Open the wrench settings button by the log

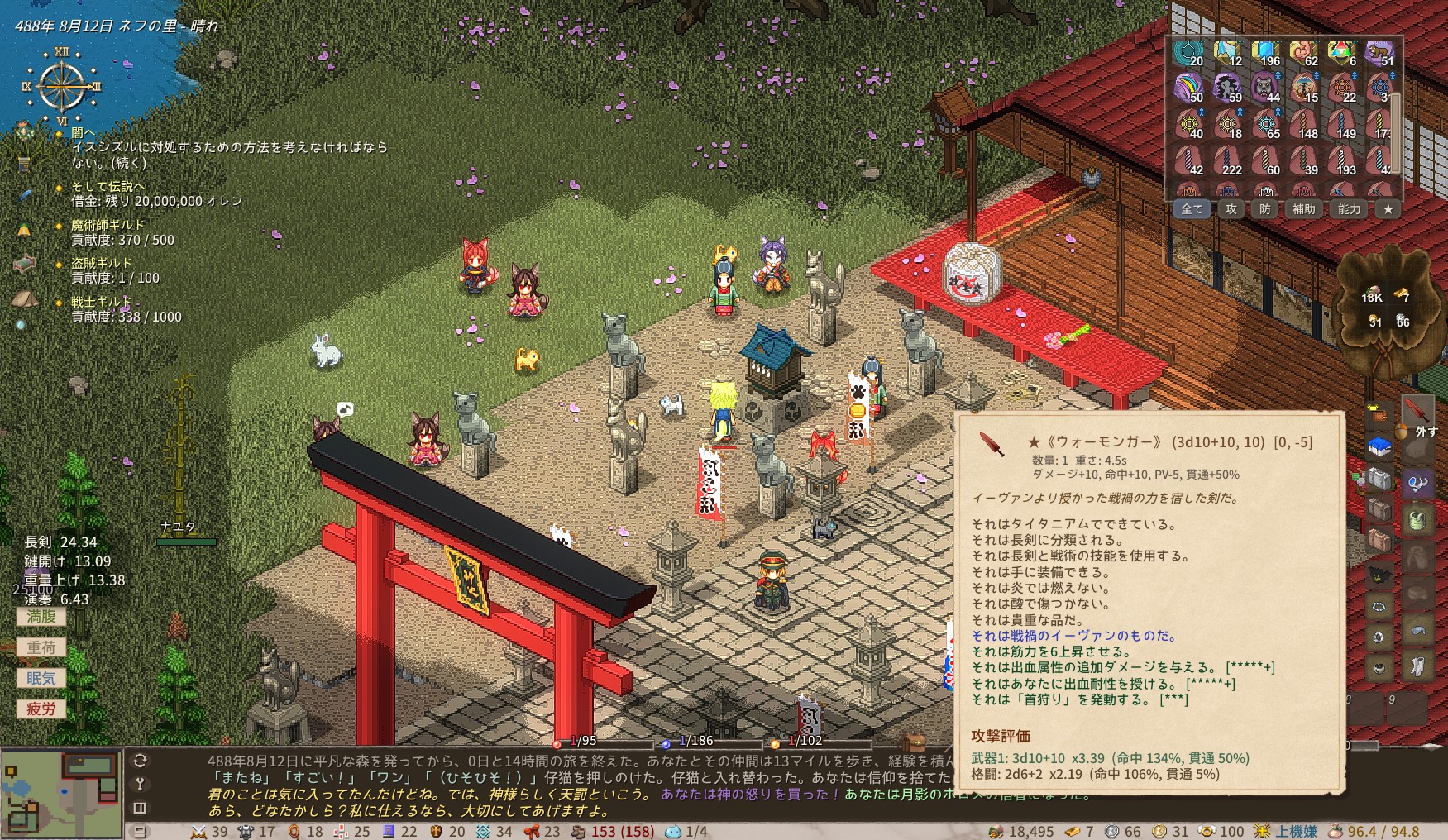140,784
